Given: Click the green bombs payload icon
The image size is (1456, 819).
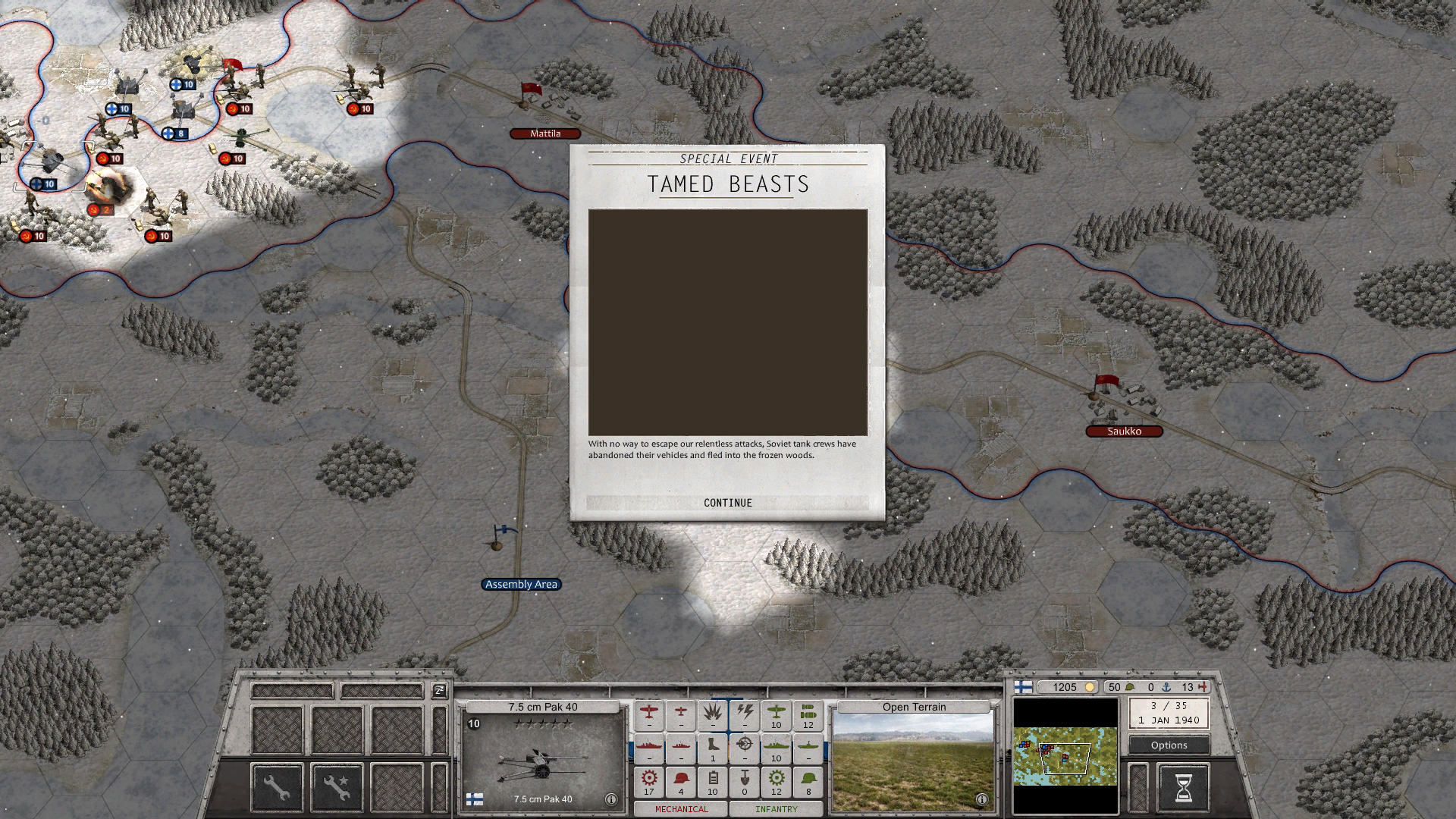Looking at the screenshot, I should (807, 713).
